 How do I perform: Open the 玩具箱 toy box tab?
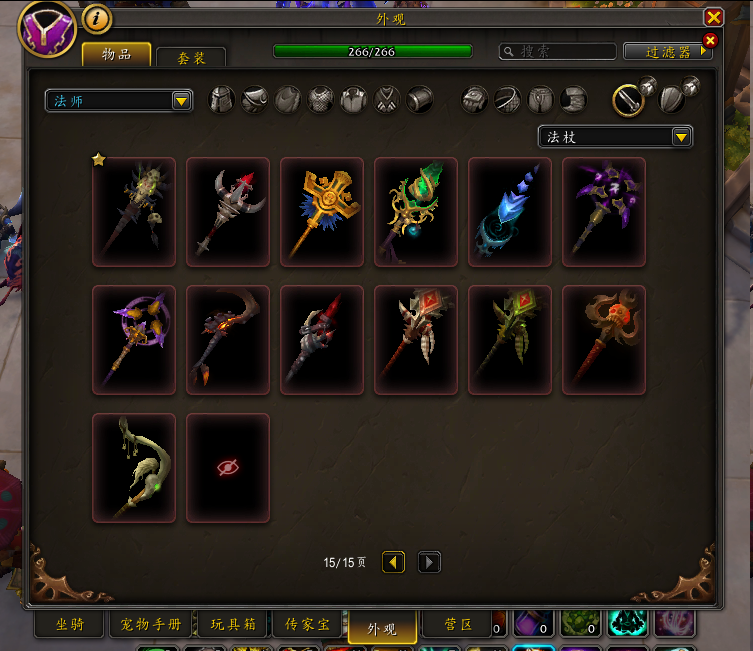tap(233, 625)
